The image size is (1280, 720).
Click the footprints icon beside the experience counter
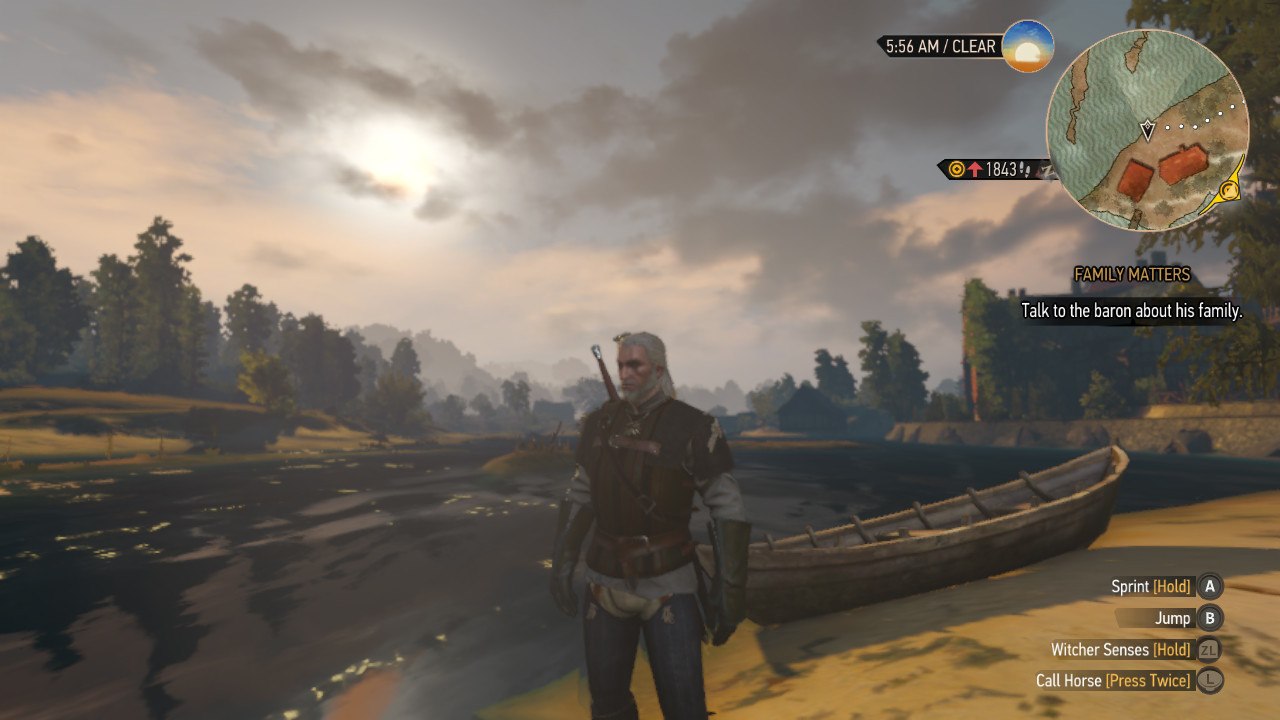(x=1024, y=168)
